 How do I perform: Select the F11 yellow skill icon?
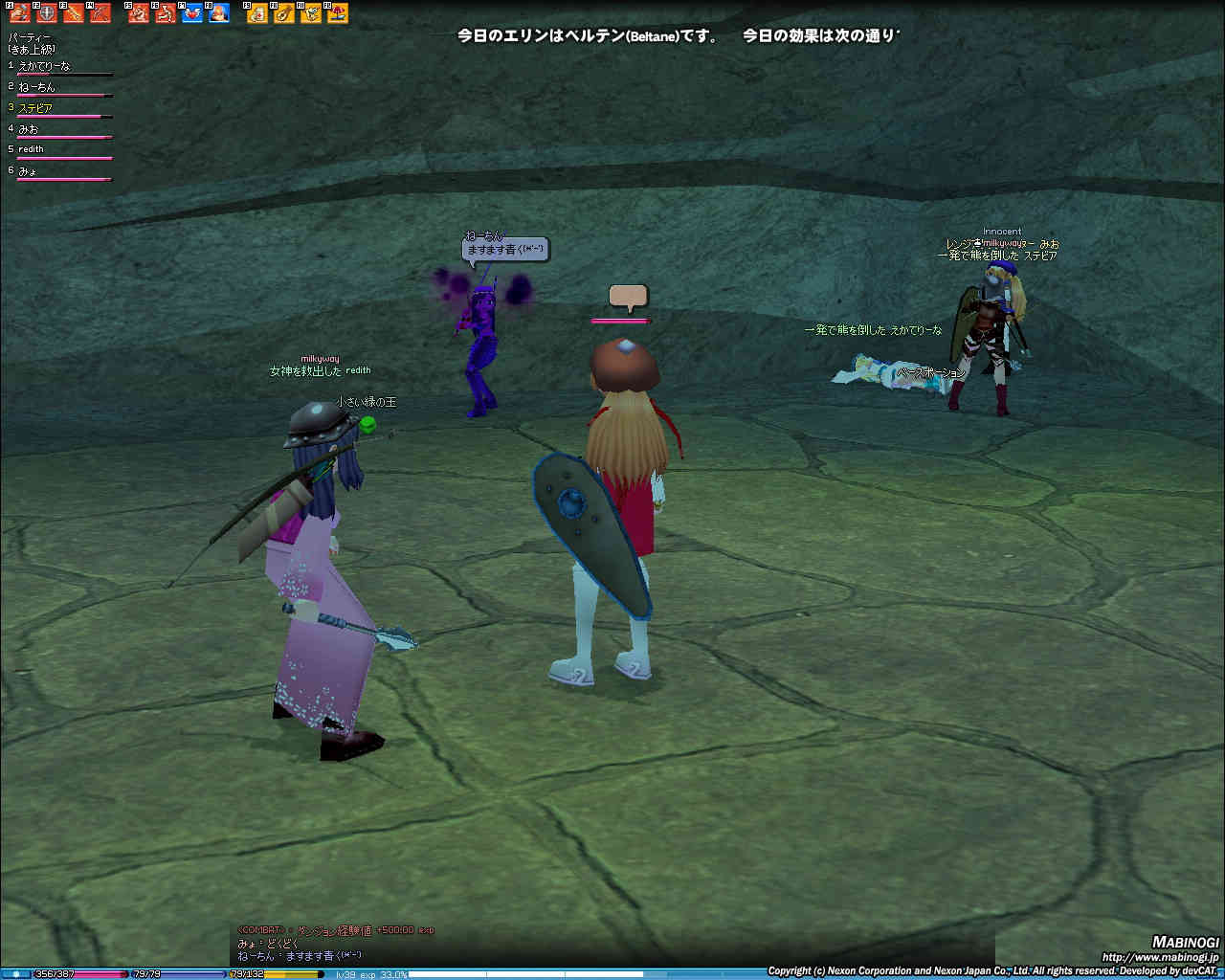(x=311, y=12)
